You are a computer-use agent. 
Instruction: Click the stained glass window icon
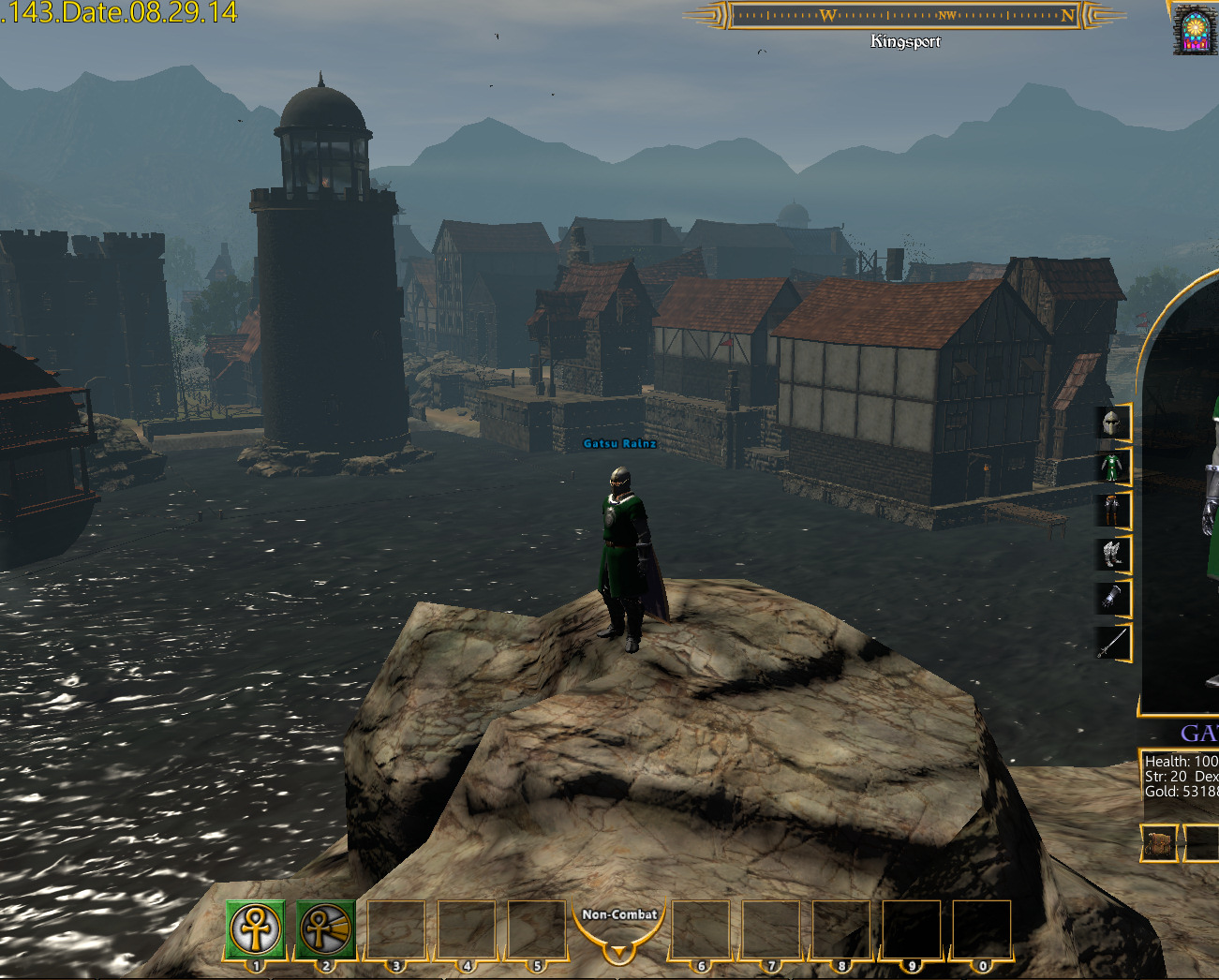click(1195, 31)
